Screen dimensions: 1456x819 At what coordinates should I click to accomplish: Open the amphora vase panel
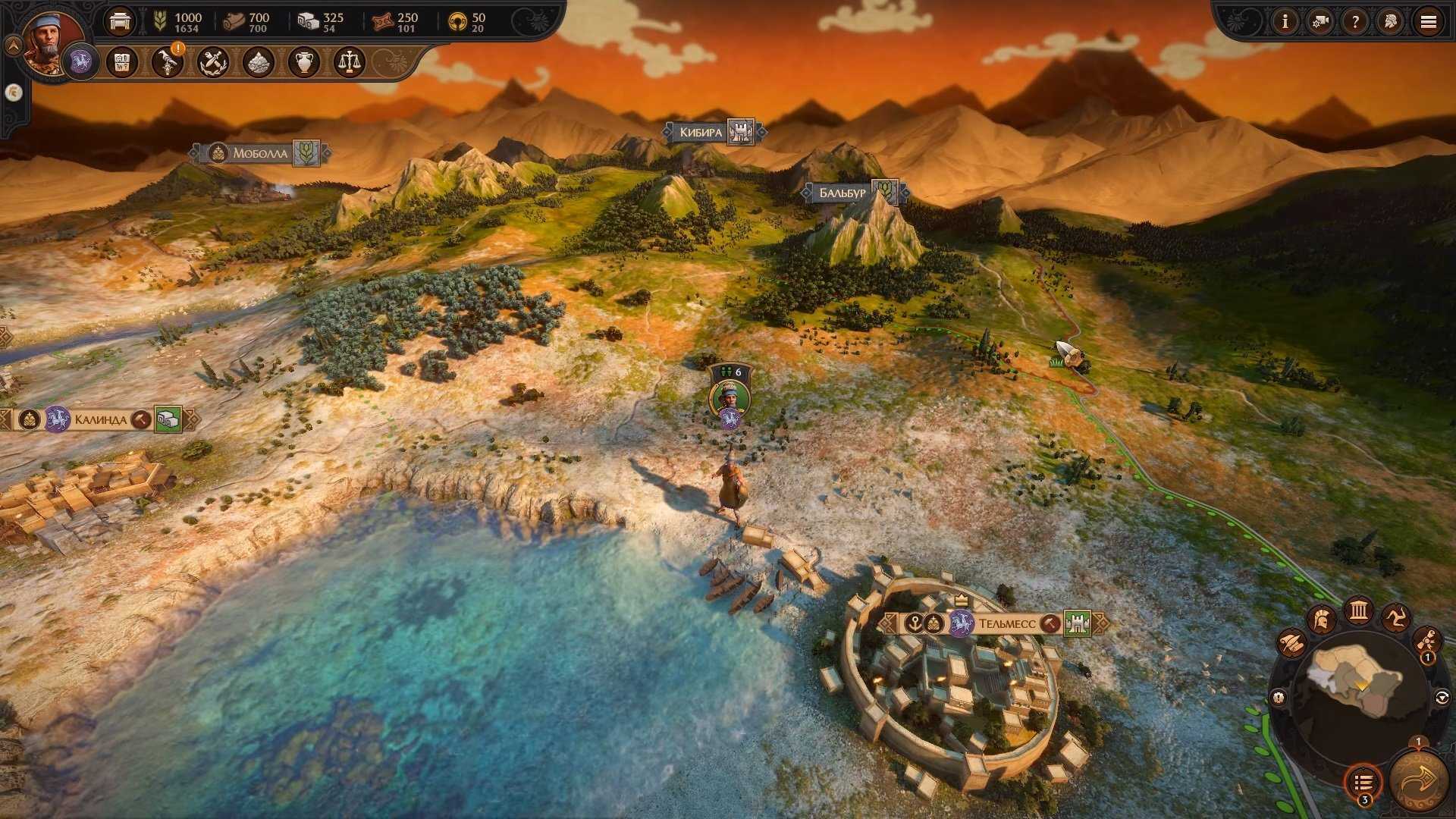(x=303, y=62)
